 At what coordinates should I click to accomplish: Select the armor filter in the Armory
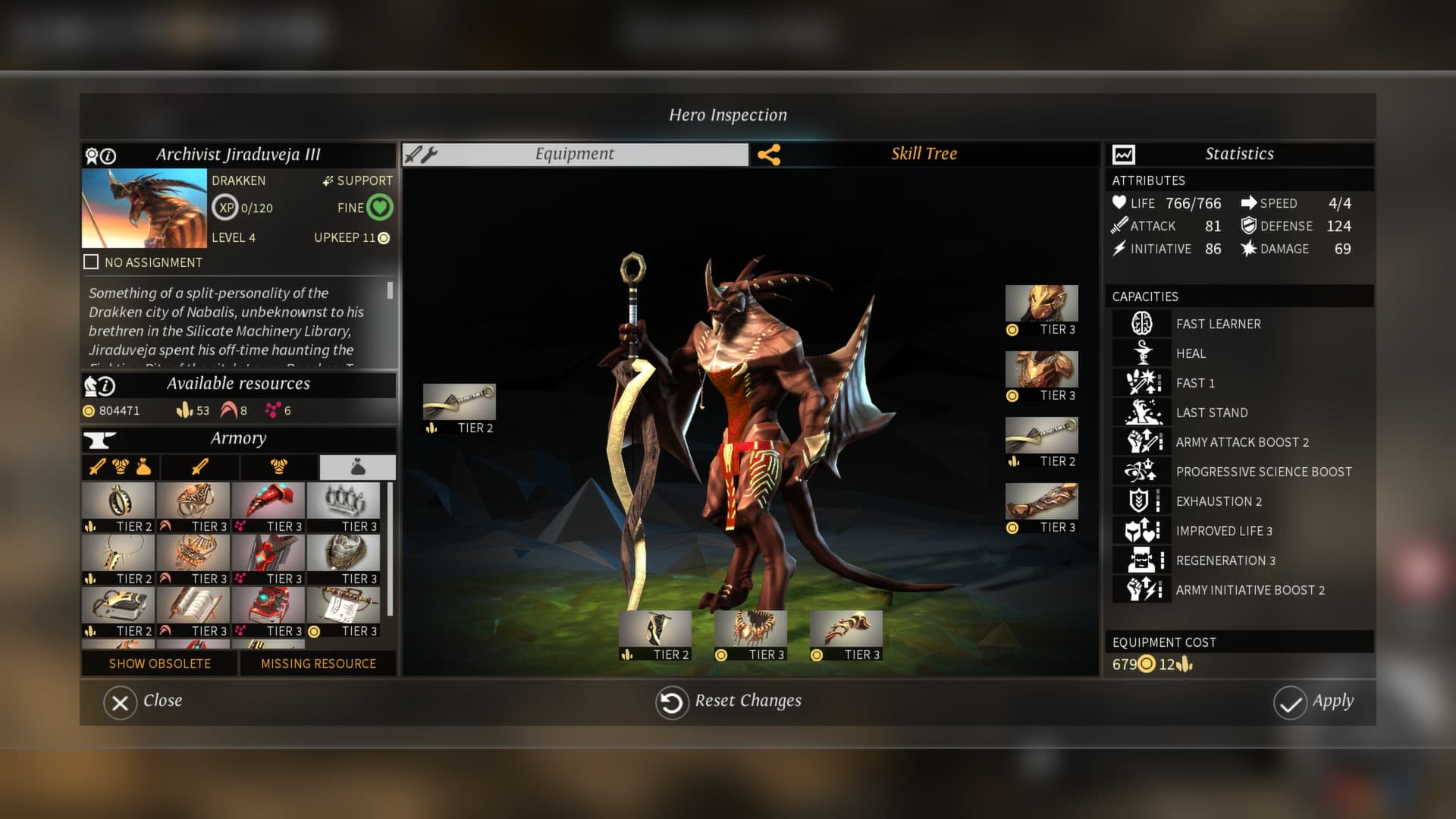(278, 467)
